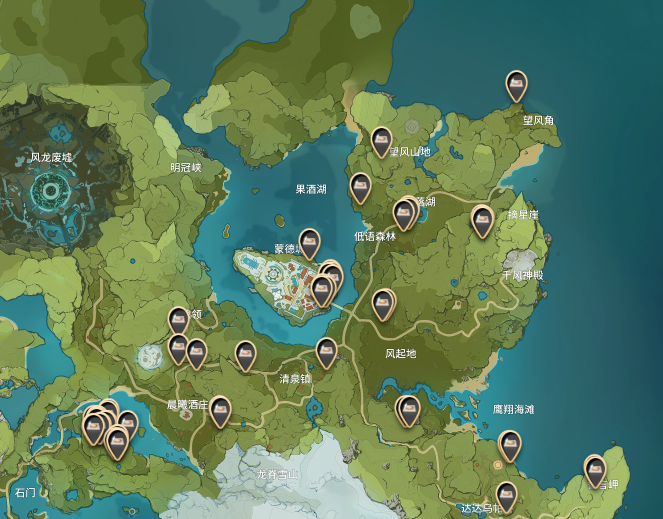The height and width of the screenshot is (519, 663).
Task: Open the marker on the far southeast cape
Action: [x=595, y=470]
